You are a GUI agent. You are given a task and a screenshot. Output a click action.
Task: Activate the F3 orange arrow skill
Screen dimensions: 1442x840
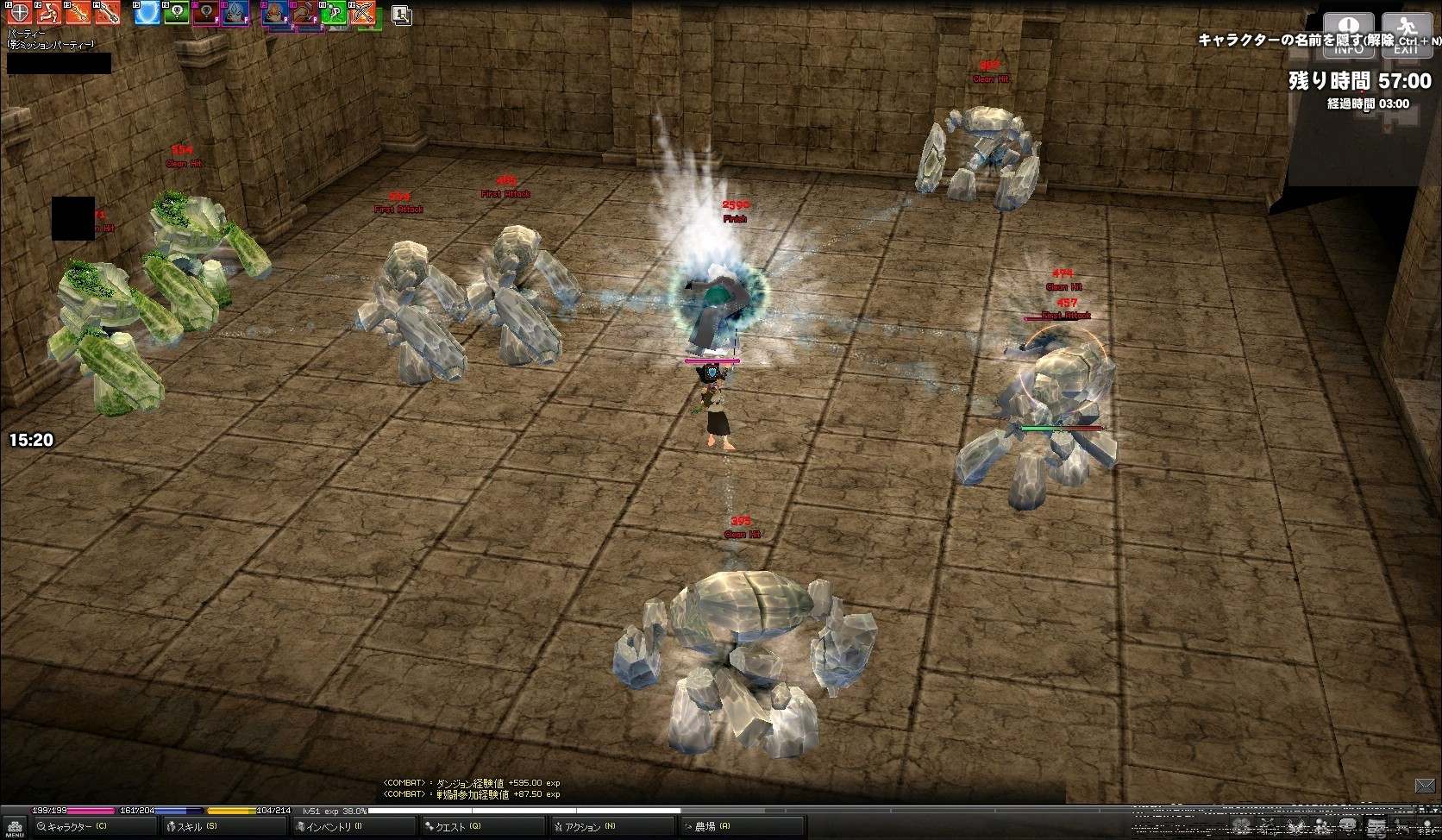(x=78, y=13)
